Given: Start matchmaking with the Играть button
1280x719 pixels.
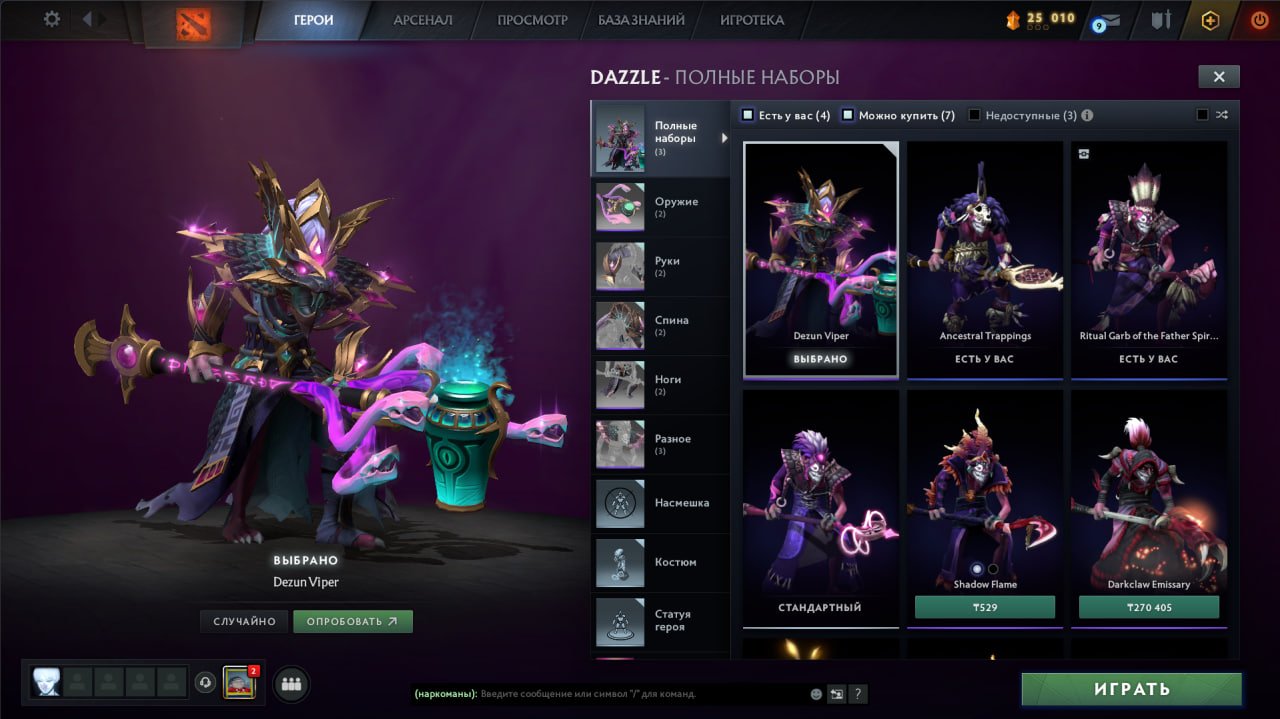Looking at the screenshot, I should [1131, 689].
